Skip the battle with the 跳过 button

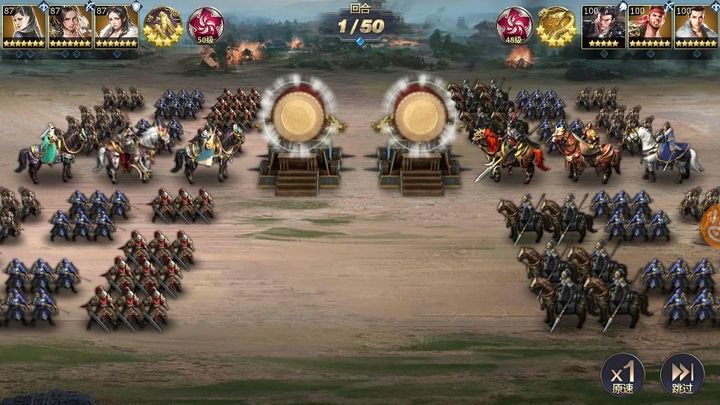pos(680,376)
